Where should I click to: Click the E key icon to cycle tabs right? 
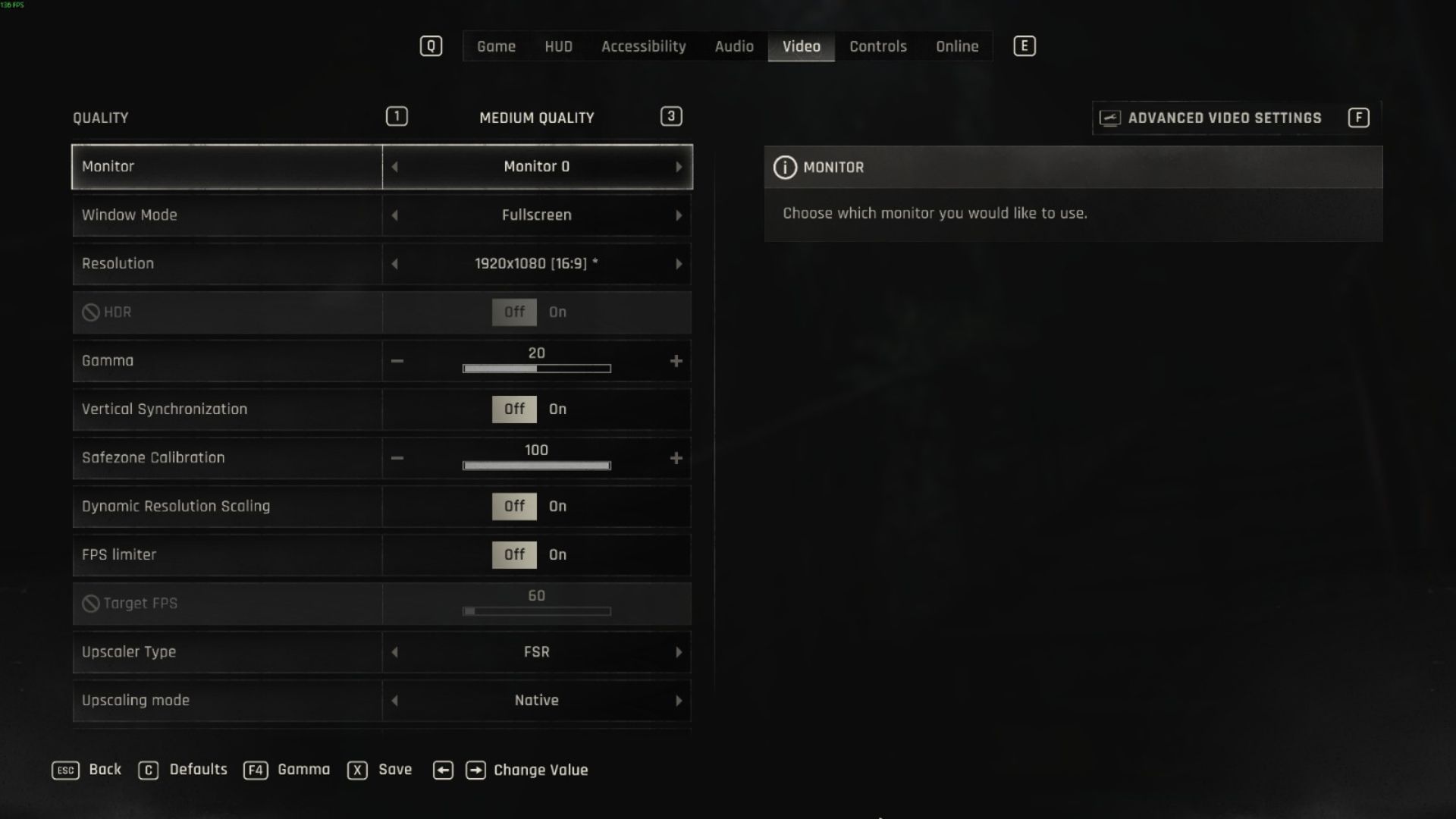pos(1024,45)
